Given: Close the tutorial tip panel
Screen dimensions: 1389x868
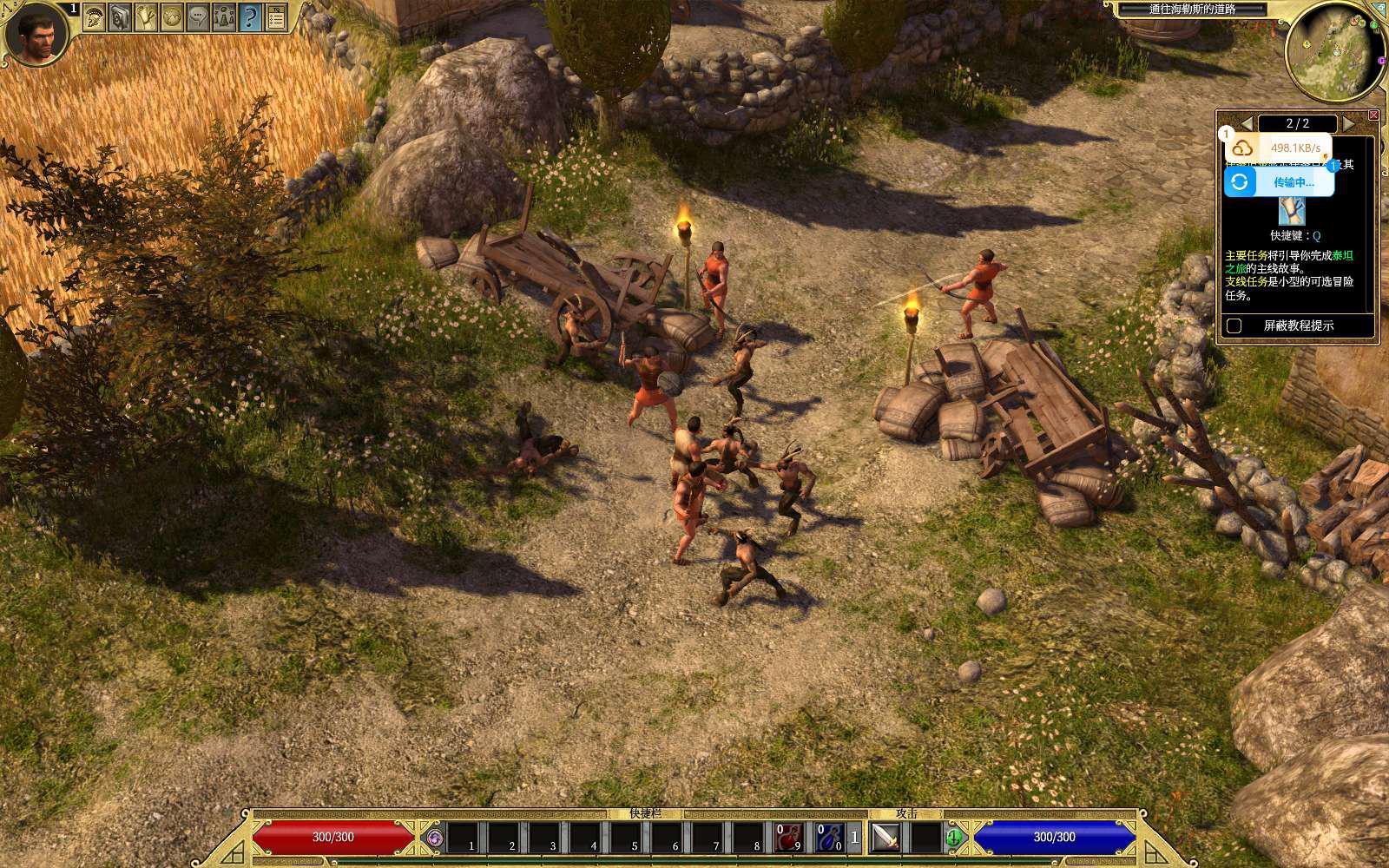Looking at the screenshot, I should (1373, 115).
